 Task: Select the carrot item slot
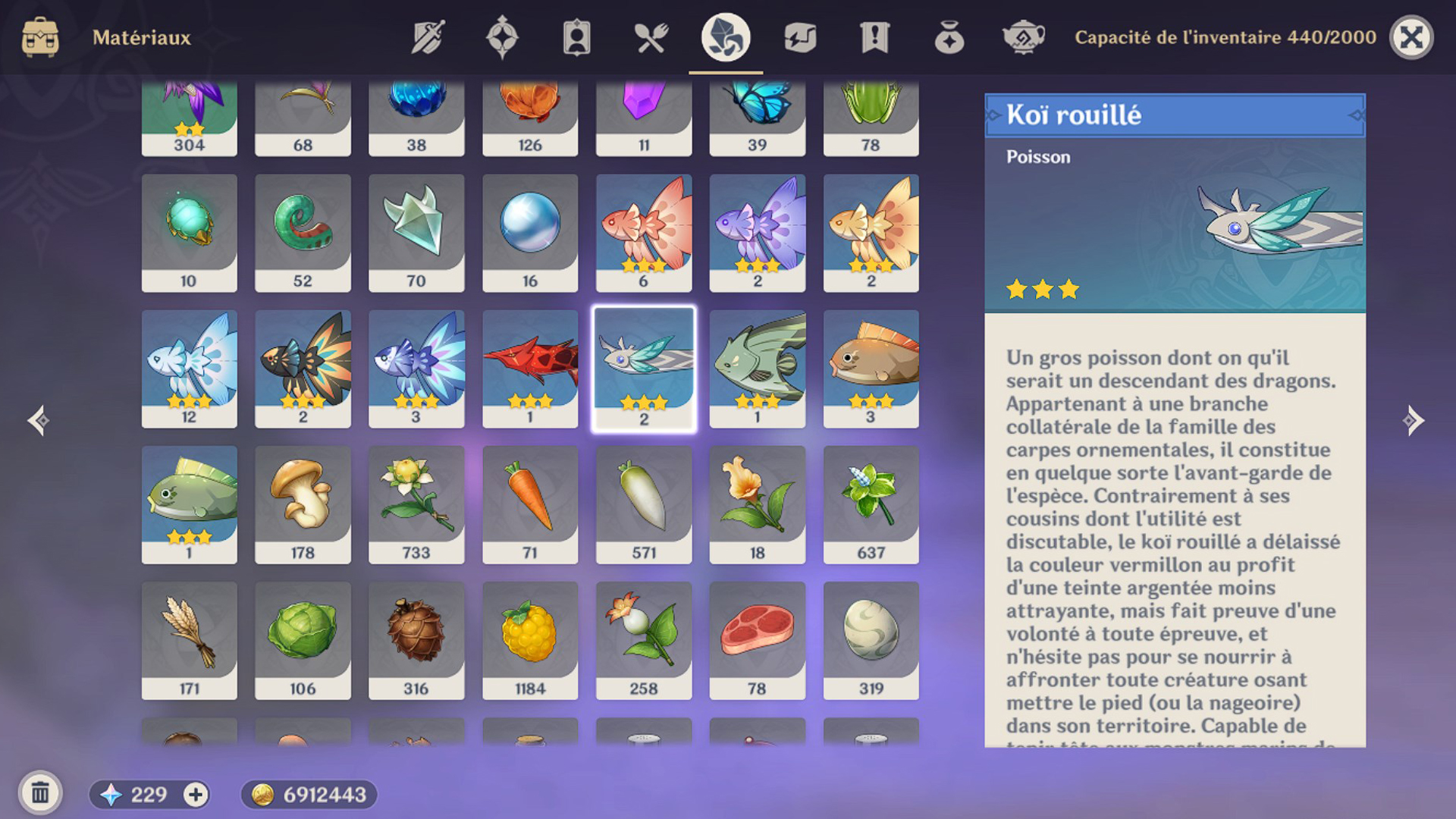[x=530, y=504]
